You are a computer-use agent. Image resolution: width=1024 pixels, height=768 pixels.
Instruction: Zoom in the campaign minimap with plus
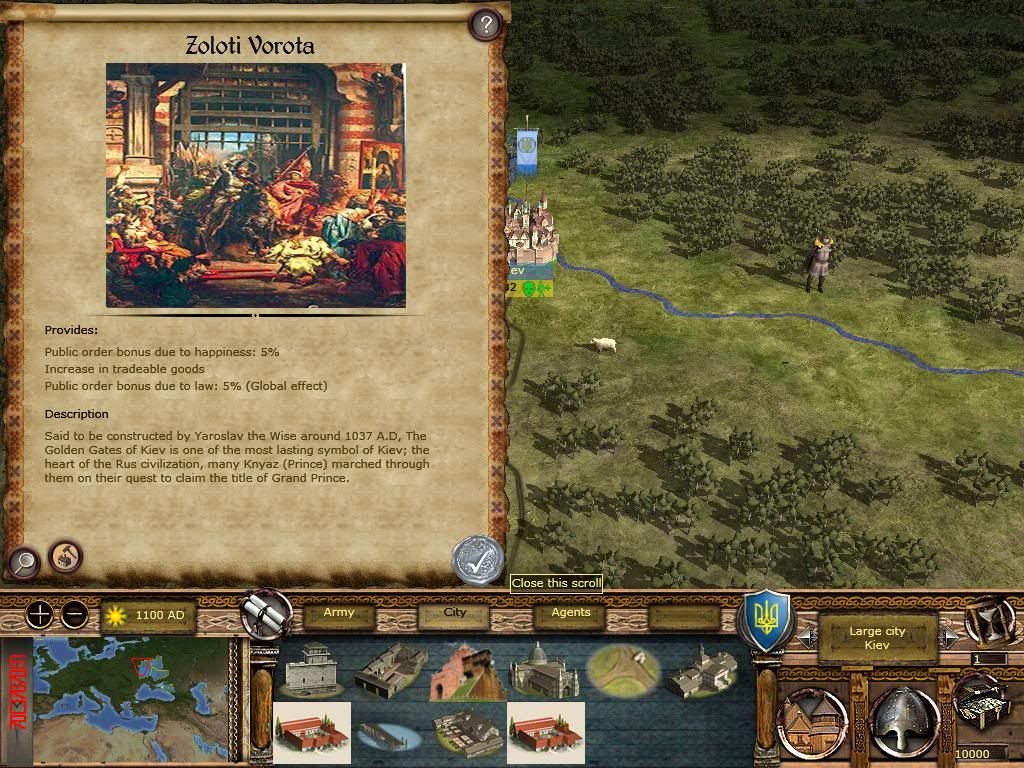point(39,615)
